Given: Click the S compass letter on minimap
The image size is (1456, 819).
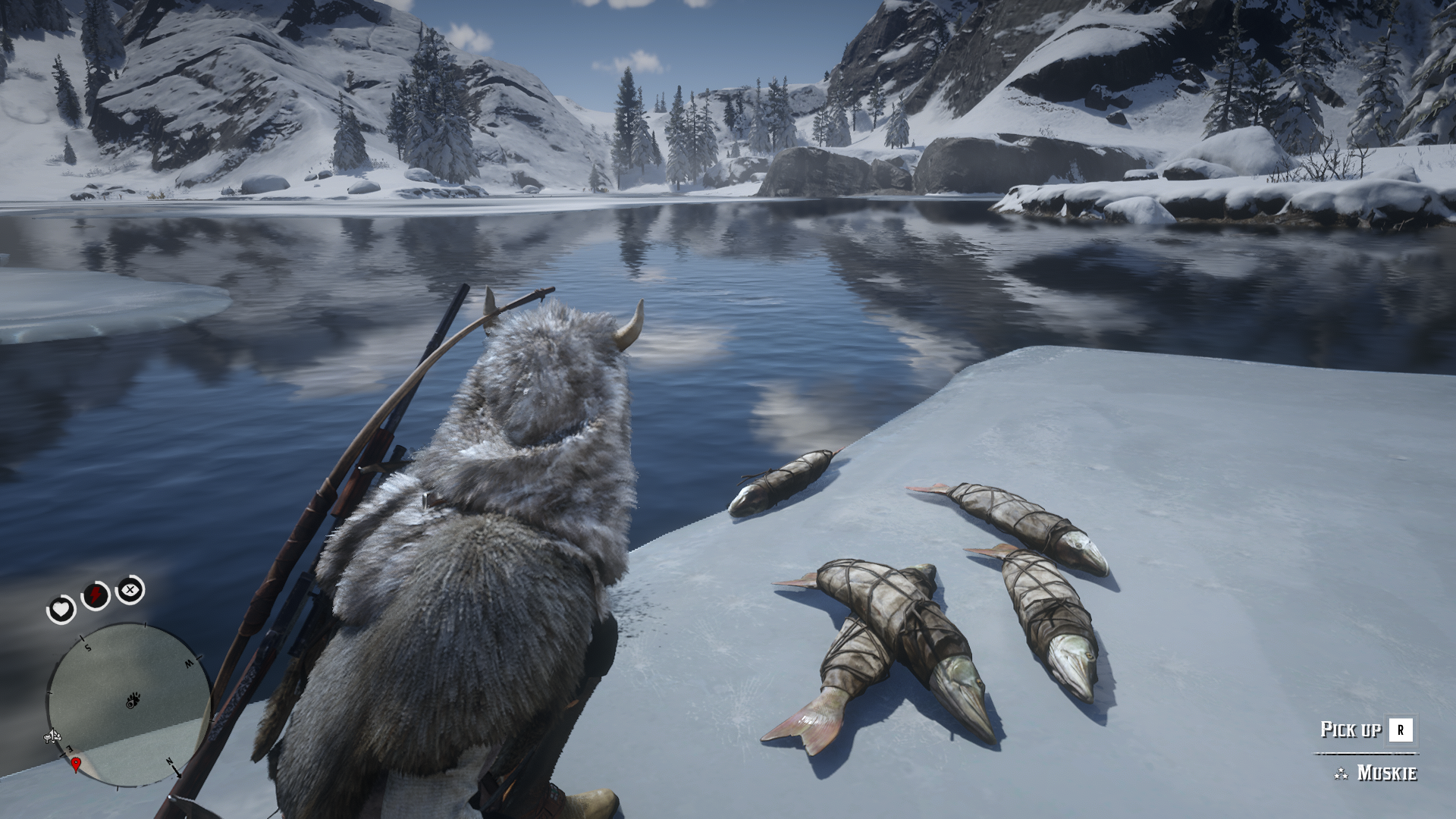Looking at the screenshot, I should click(87, 647).
